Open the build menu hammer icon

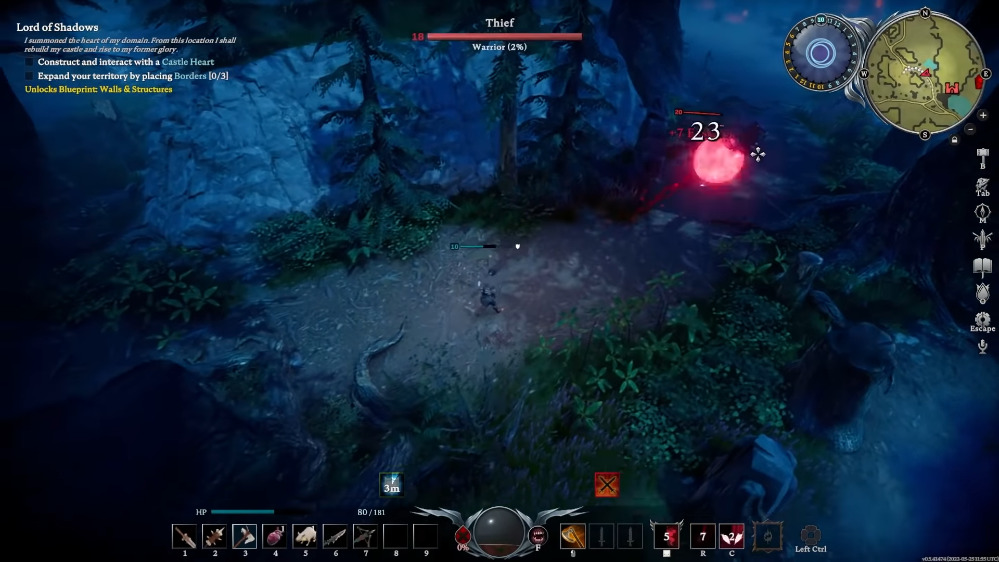pyautogui.click(x=982, y=156)
